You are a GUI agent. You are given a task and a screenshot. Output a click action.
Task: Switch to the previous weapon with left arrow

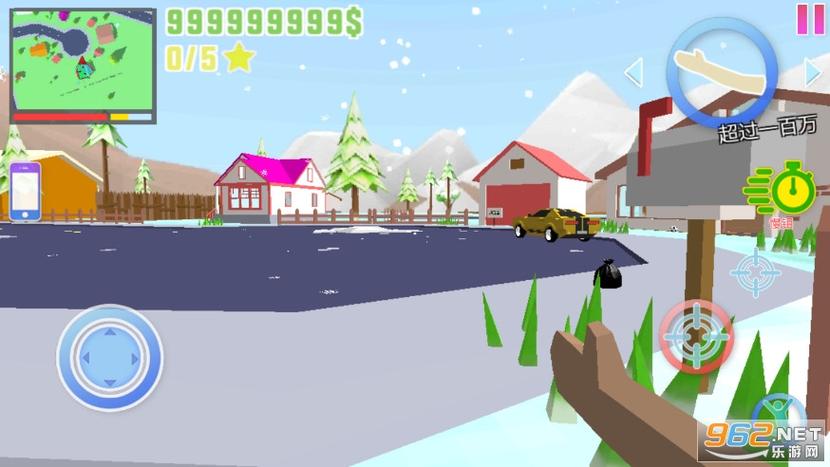pyautogui.click(x=633, y=73)
